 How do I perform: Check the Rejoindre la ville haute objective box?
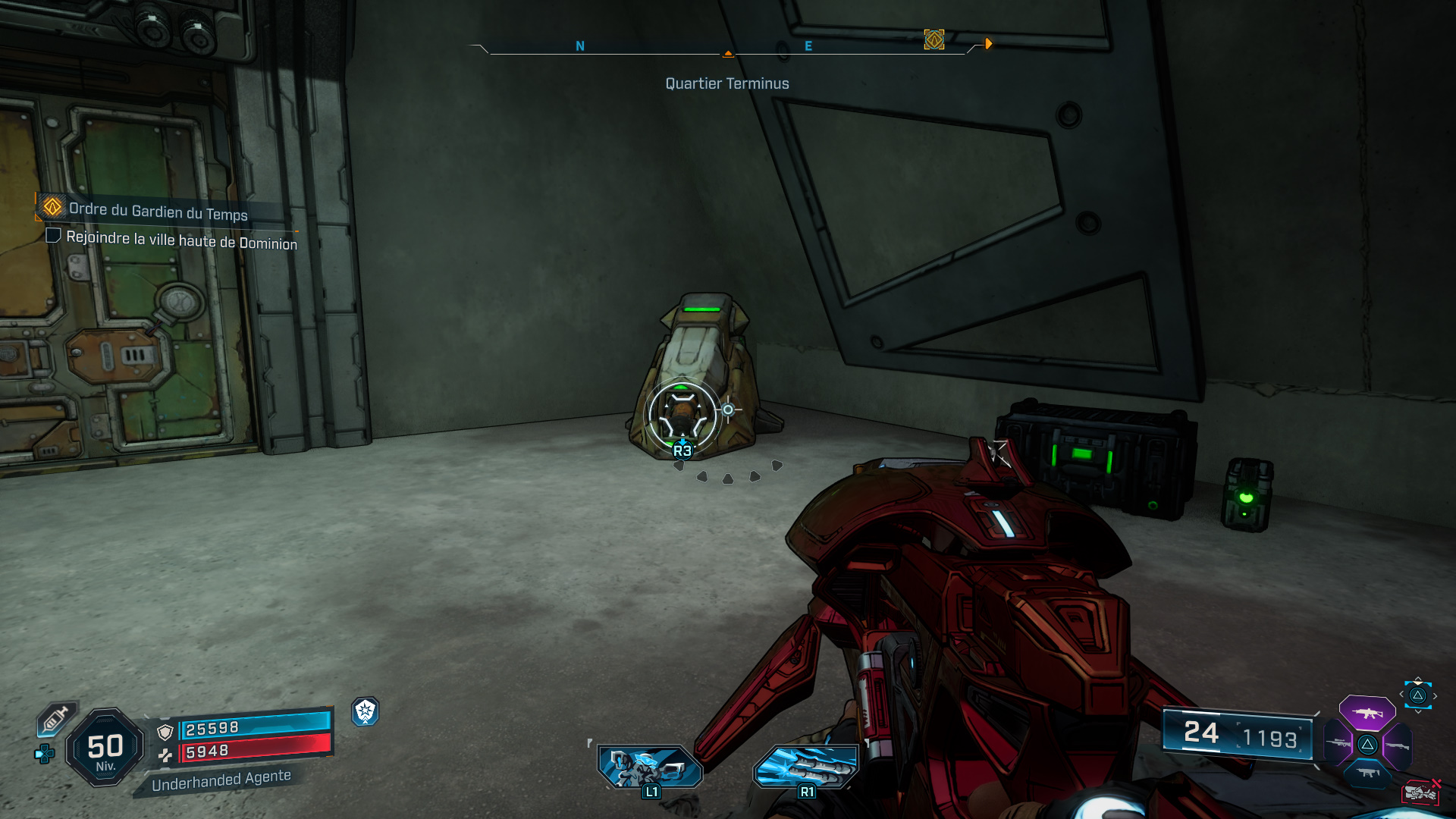[53, 235]
